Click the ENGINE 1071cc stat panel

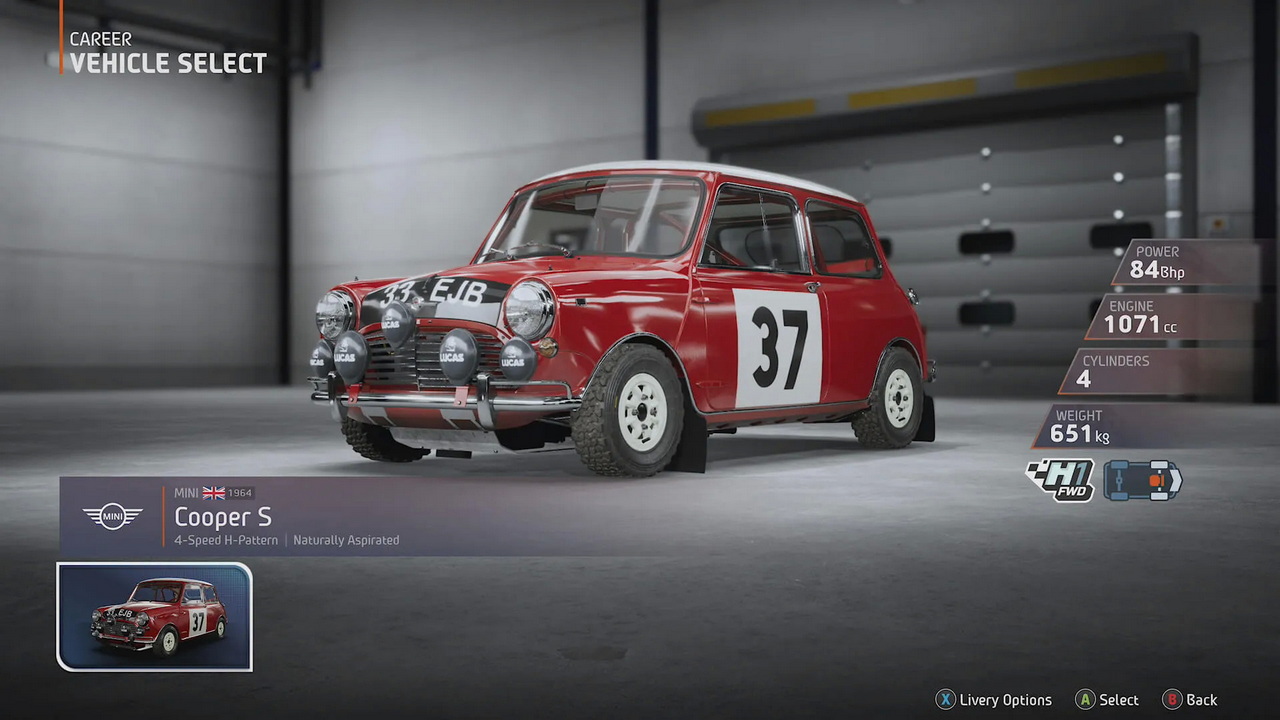[x=1180, y=317]
